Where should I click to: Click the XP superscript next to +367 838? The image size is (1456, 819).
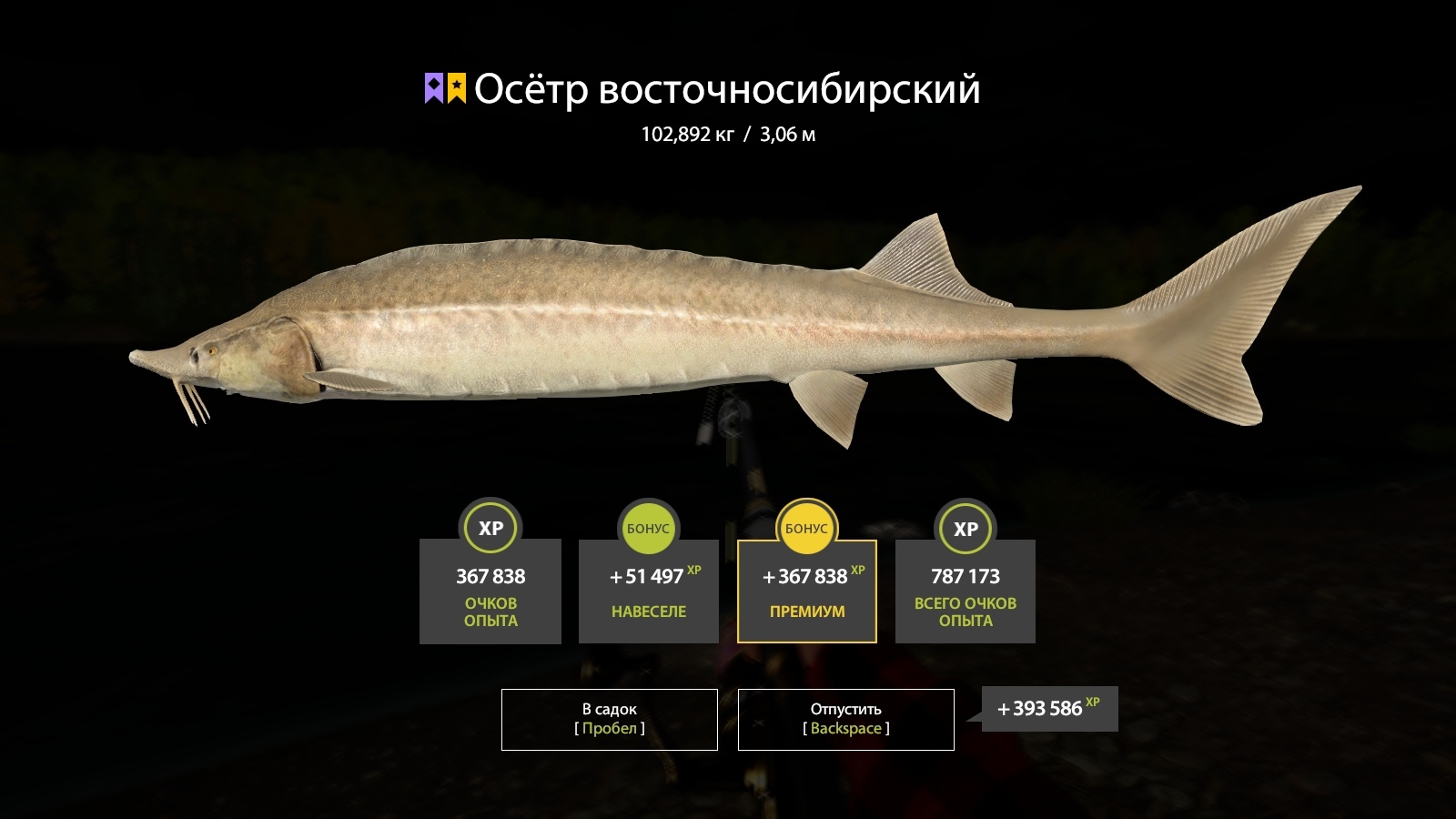point(858,569)
